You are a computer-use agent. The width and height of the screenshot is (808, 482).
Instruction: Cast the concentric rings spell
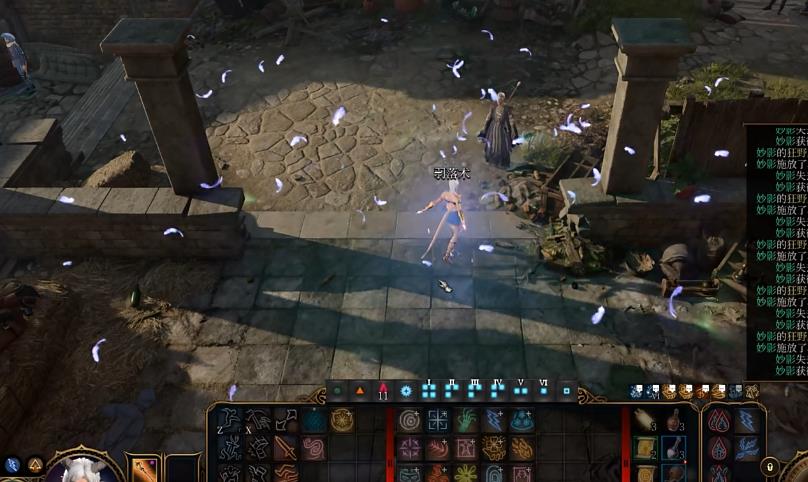click(410, 420)
